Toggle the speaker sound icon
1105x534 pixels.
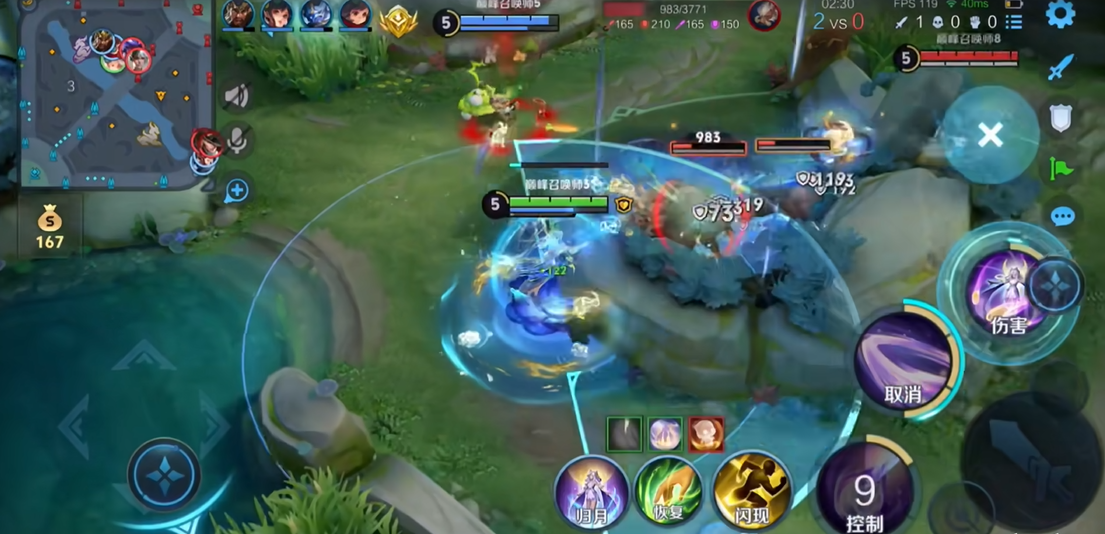click(x=237, y=96)
